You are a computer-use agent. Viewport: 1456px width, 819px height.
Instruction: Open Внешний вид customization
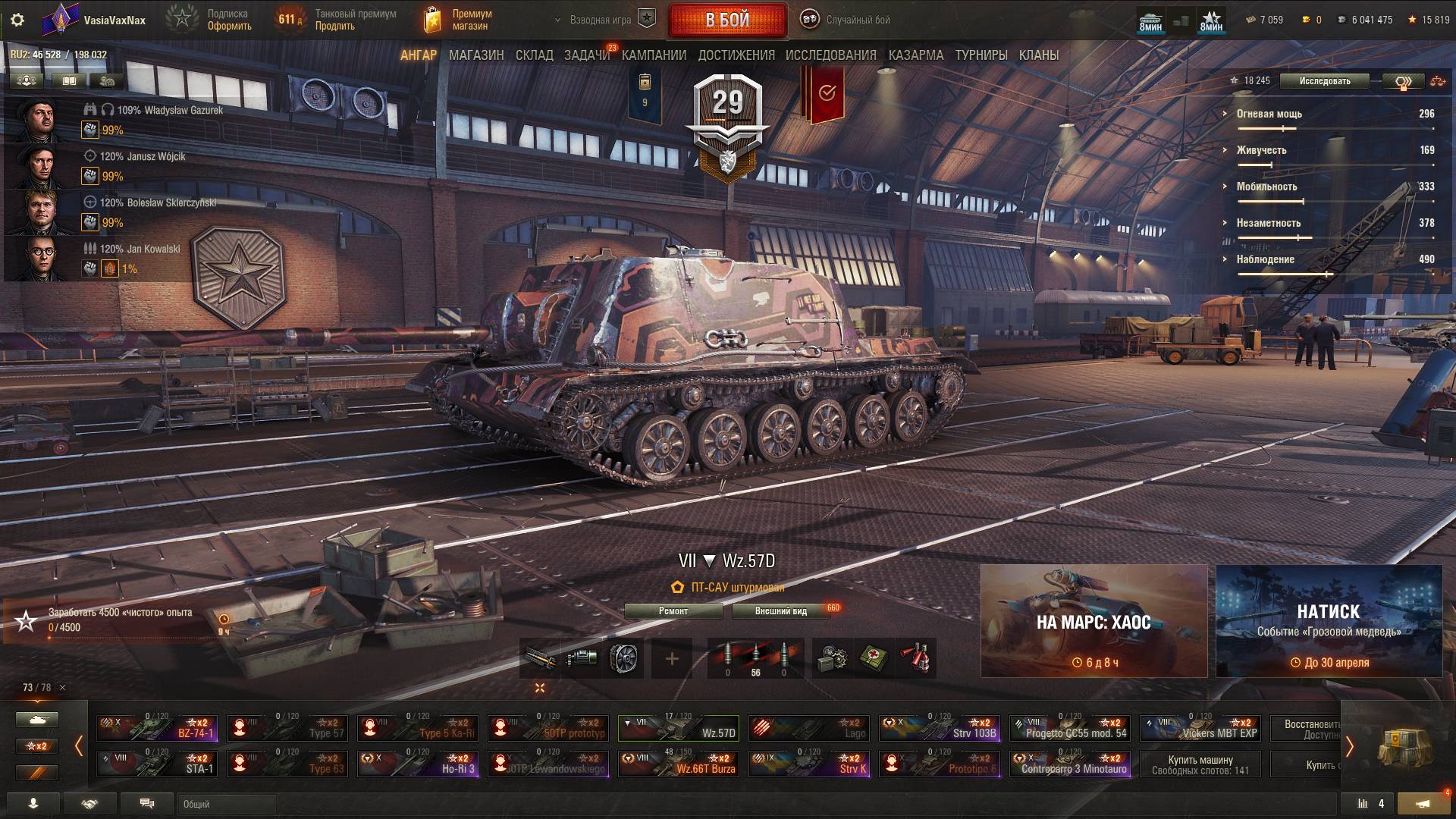[780, 611]
